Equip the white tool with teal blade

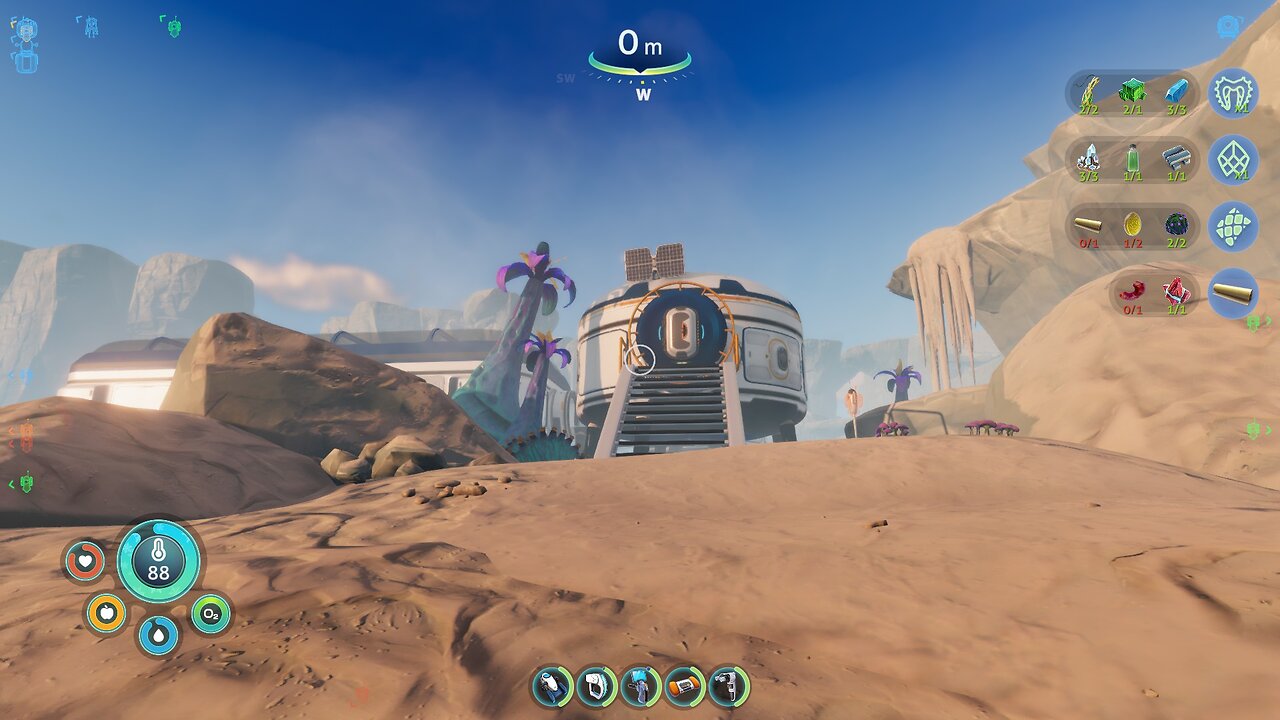[x=596, y=687]
